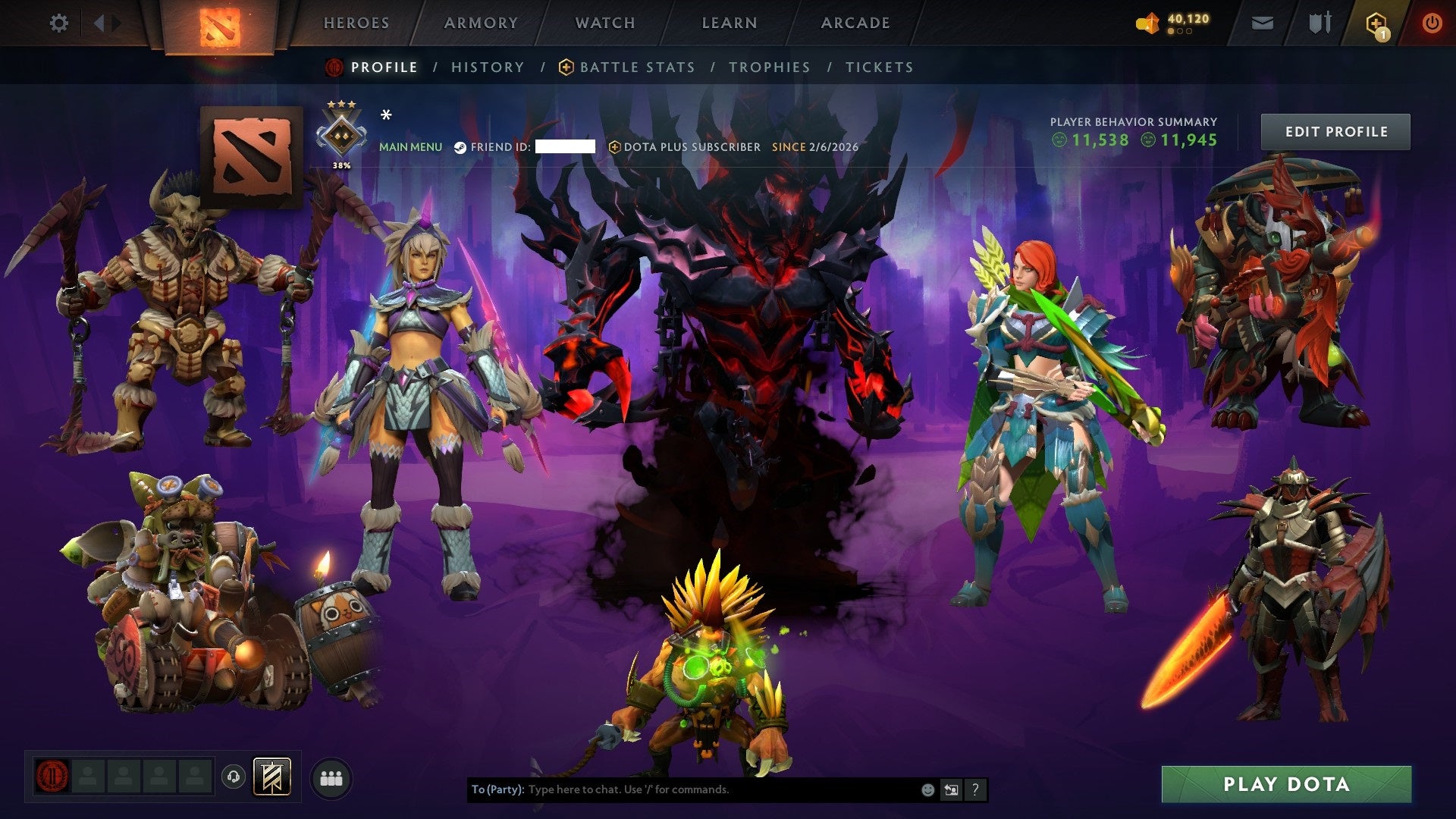This screenshot has height=819, width=1456.
Task: Open the settings gear menu
Action: [x=59, y=23]
